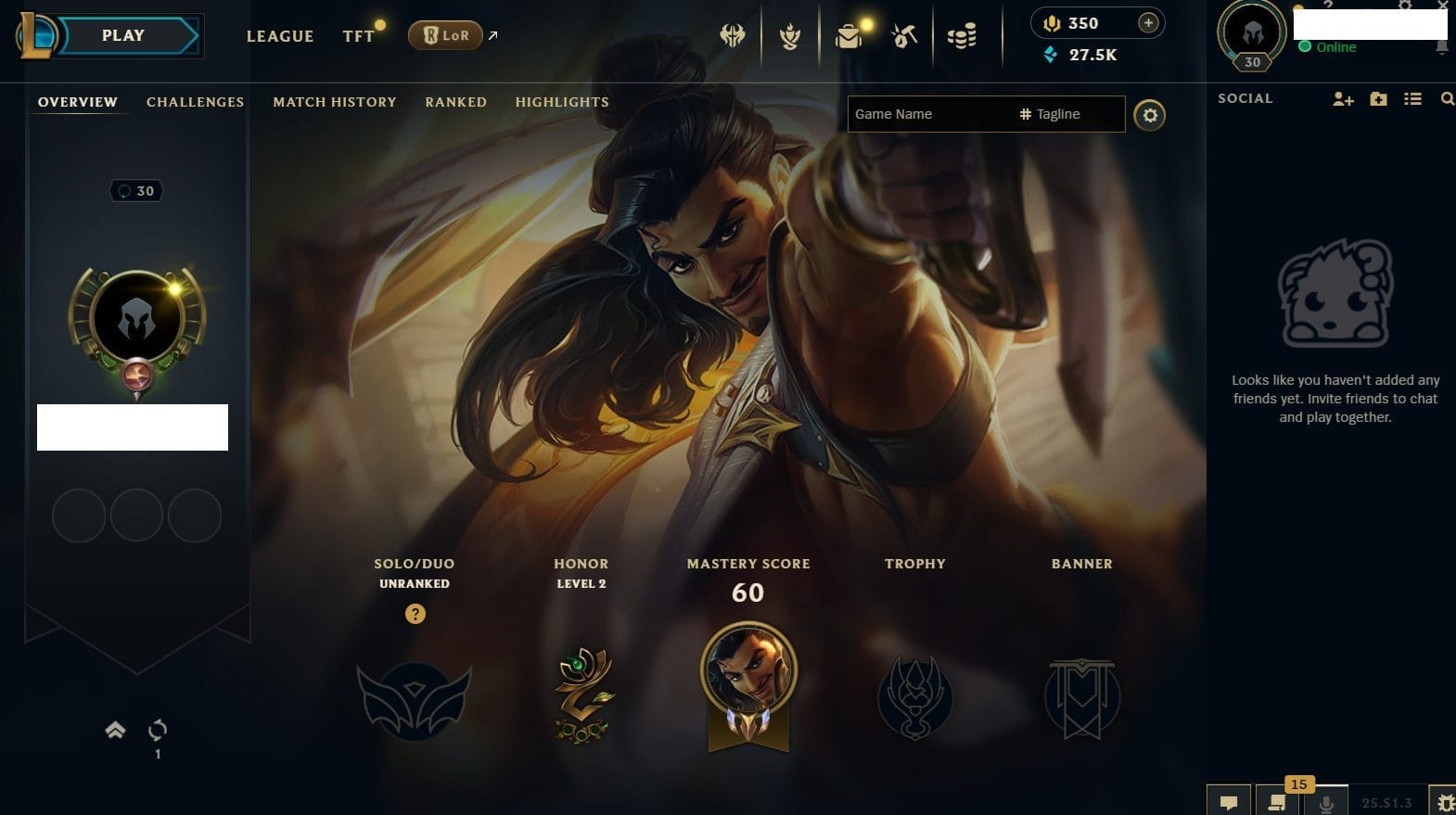
Task: Launch the LoR link button
Action: point(446,35)
